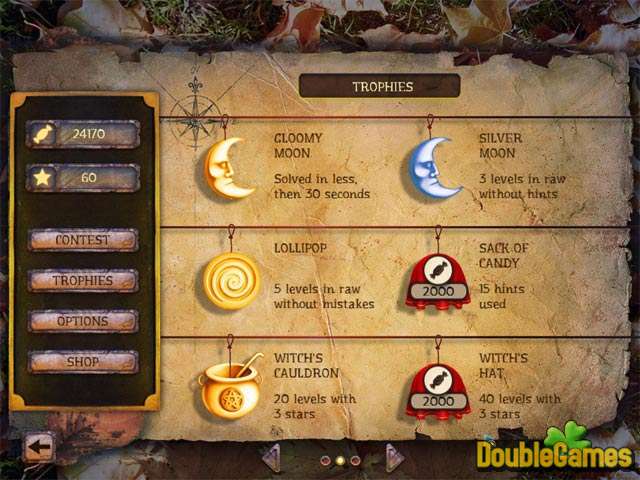Image resolution: width=640 pixels, height=480 pixels.
Task: Show the next trophies page
Action: pos(394,458)
